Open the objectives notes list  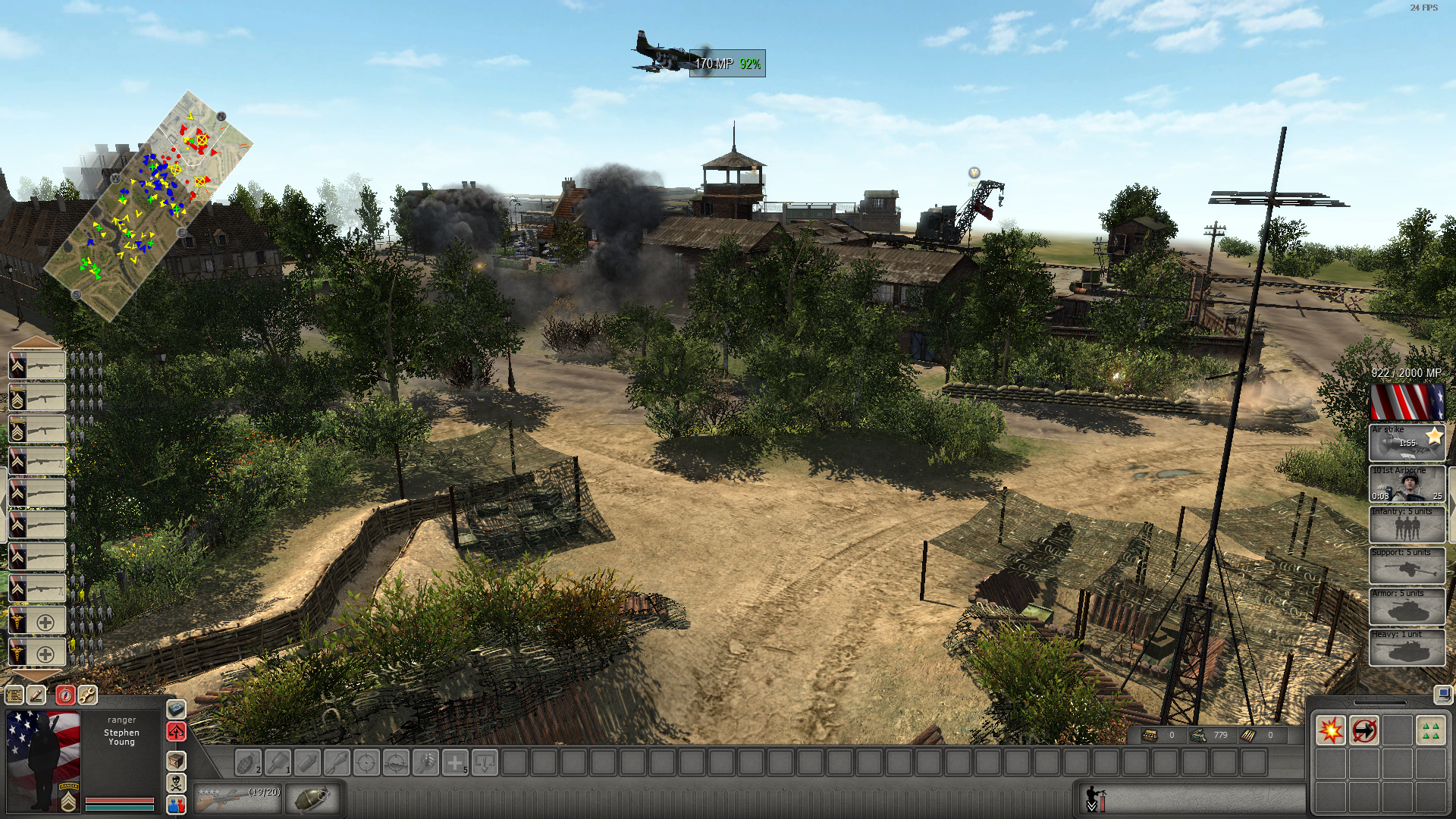point(14,695)
